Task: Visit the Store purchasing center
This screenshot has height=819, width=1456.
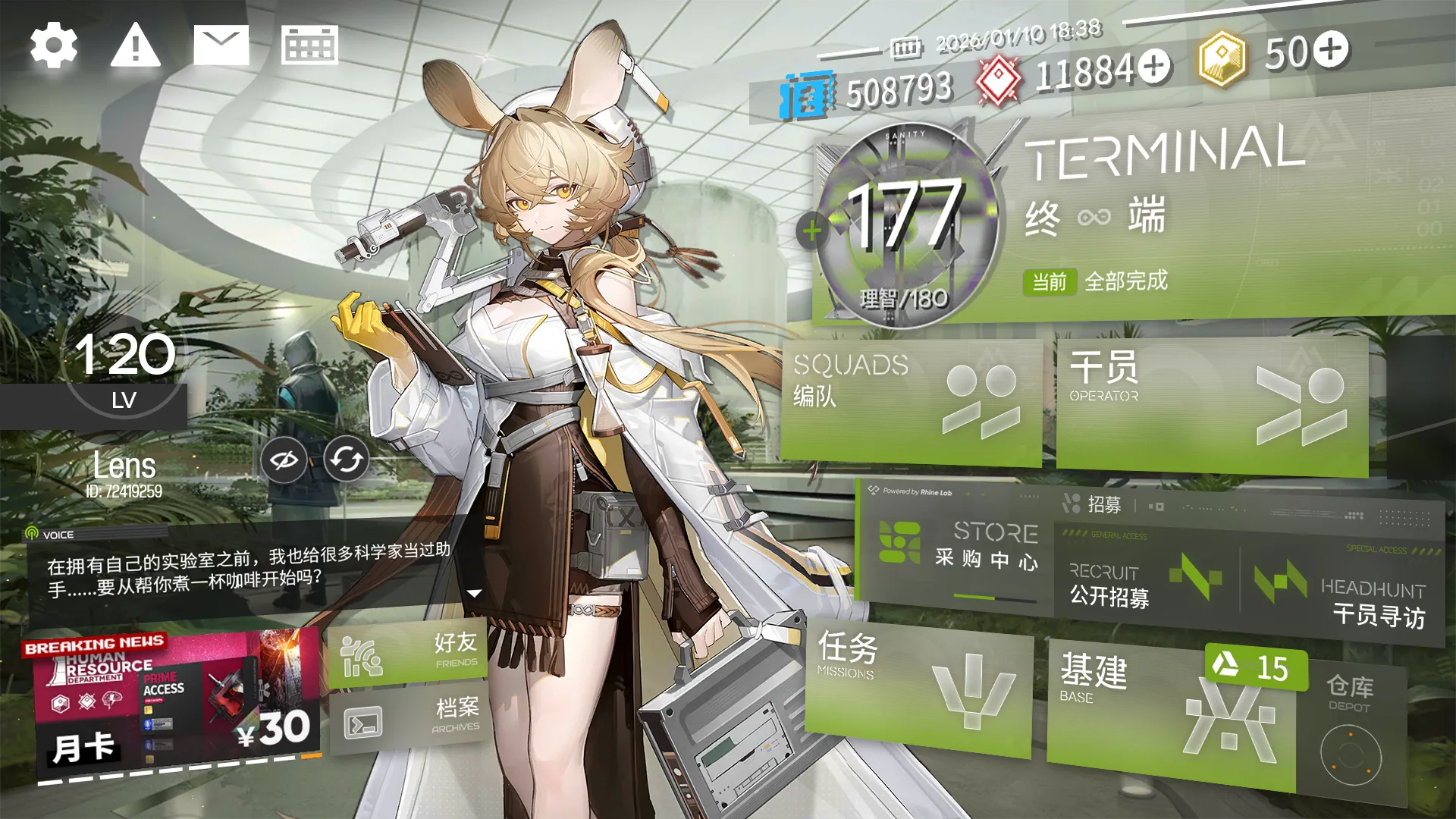Action: [x=959, y=546]
